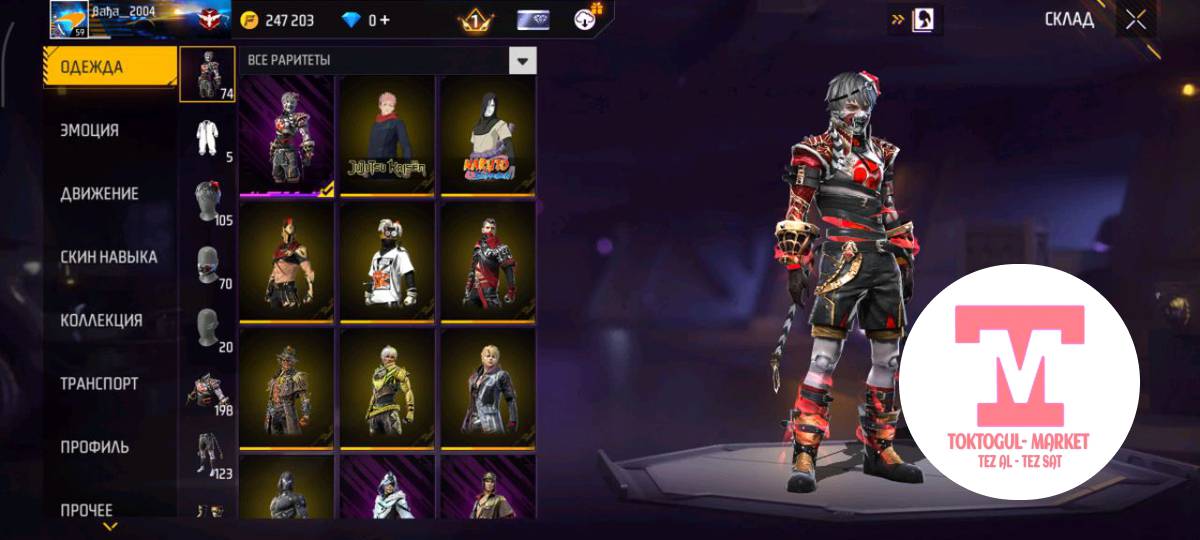Select the ОДЕЖДА tab
This screenshot has height=540, width=1200.
click(91, 67)
